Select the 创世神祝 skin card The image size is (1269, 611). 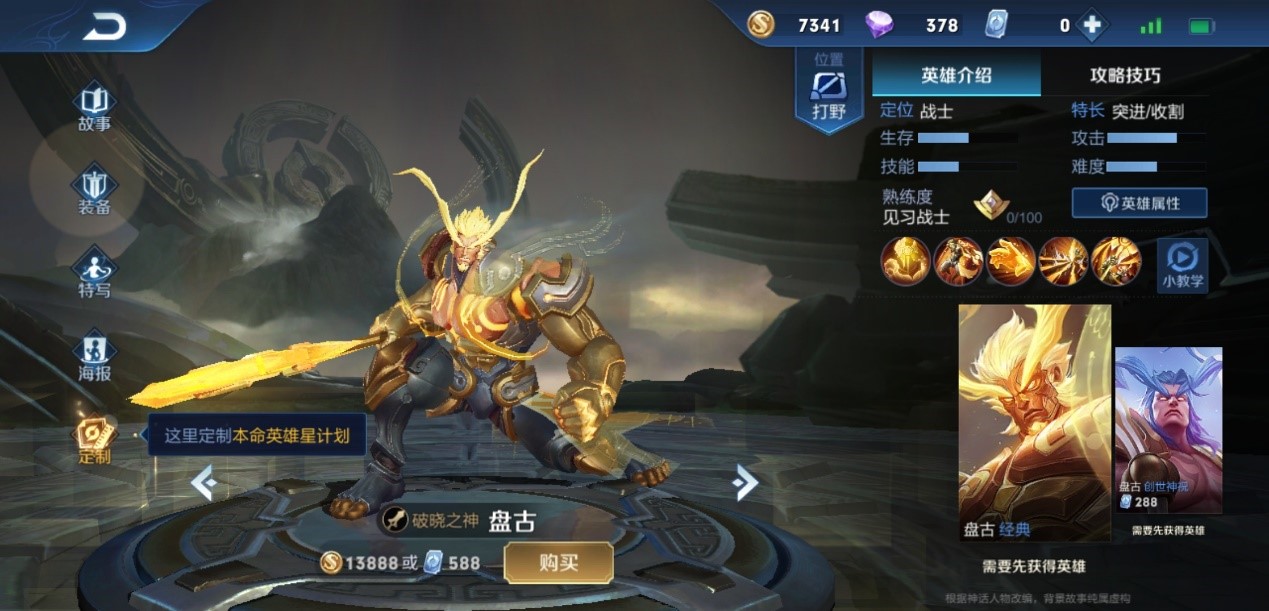coord(1168,430)
